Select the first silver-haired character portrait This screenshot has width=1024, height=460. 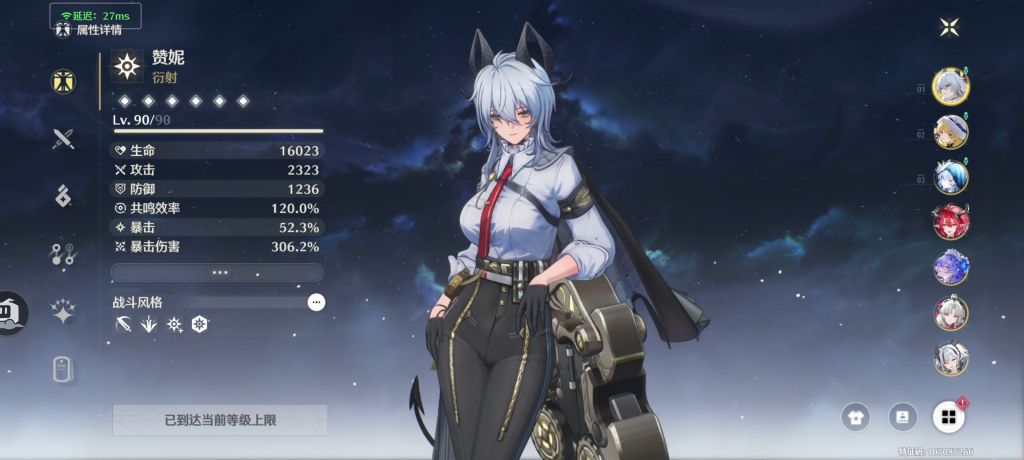950,86
